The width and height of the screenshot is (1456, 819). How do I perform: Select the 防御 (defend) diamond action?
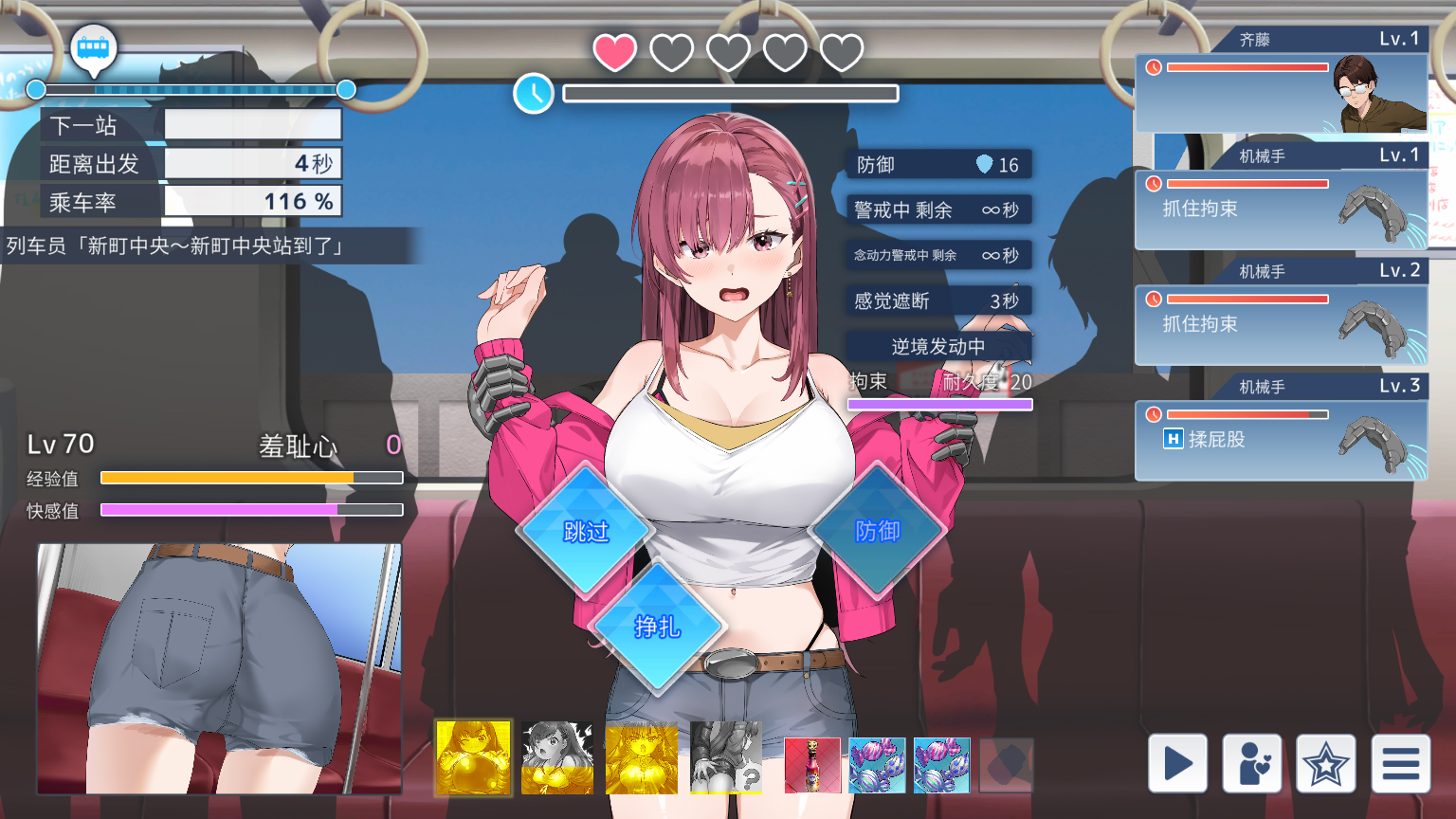pos(877,531)
